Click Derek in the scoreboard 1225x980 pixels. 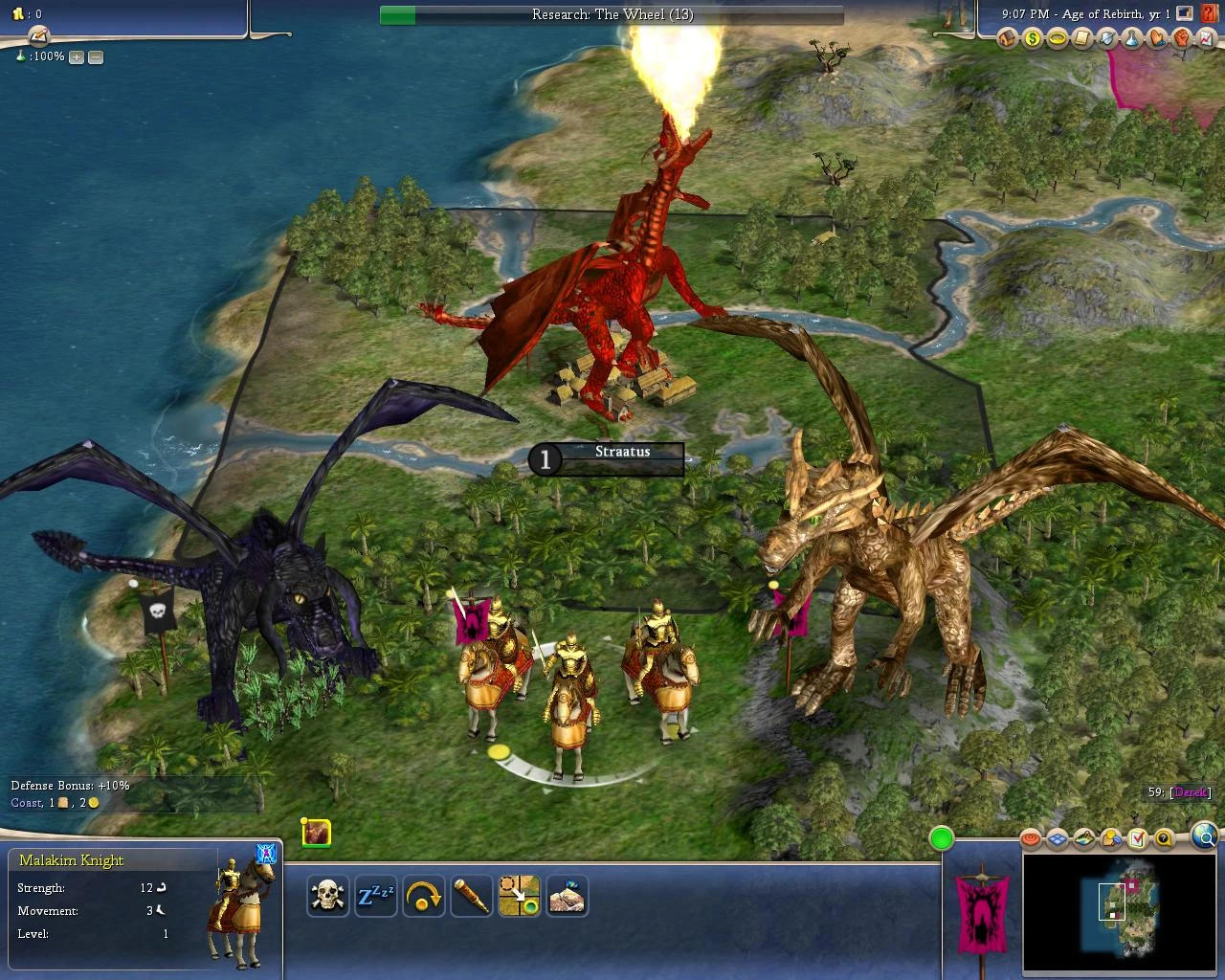click(1190, 792)
